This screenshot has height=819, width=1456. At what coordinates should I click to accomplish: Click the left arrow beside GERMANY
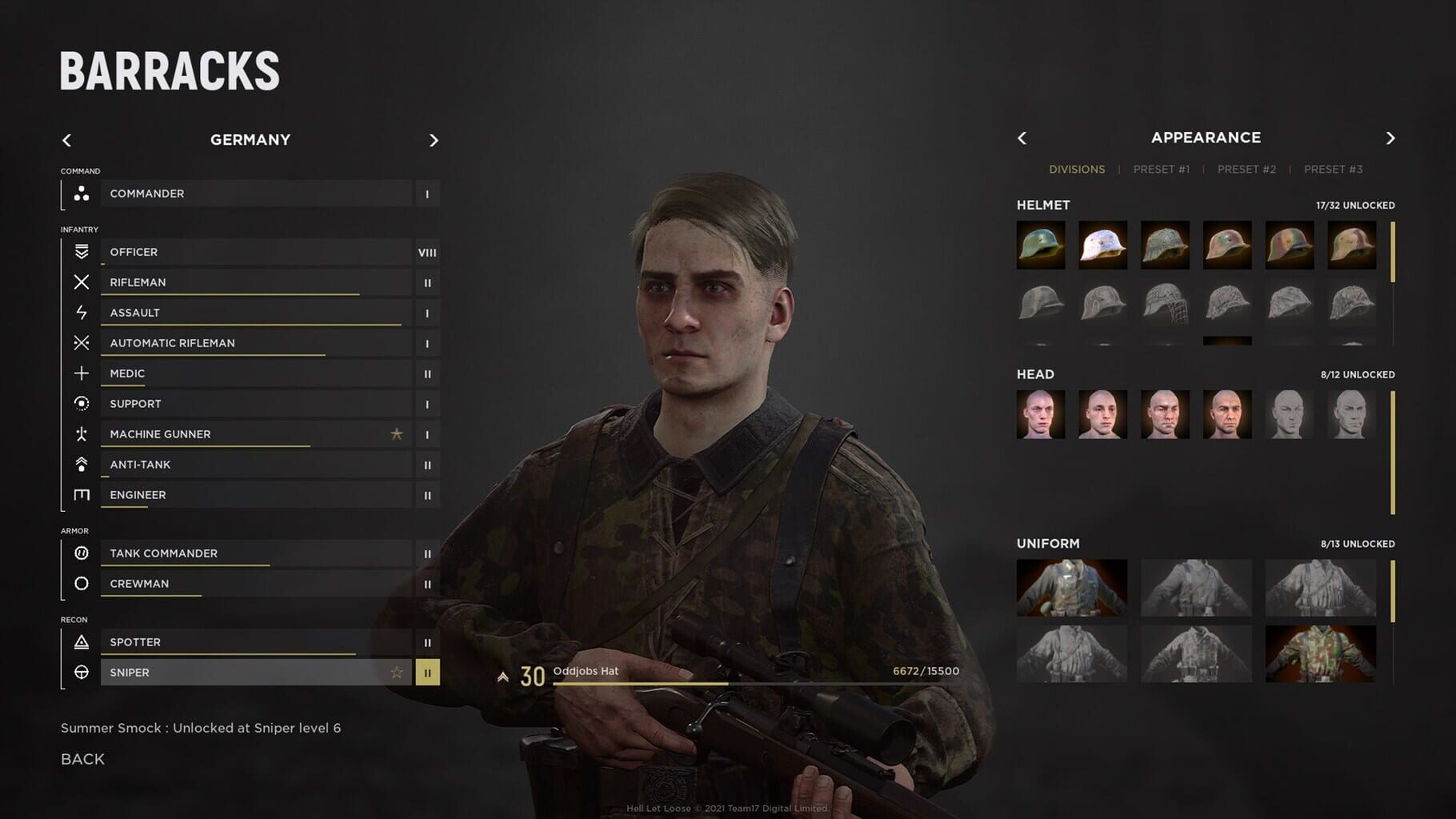click(67, 140)
